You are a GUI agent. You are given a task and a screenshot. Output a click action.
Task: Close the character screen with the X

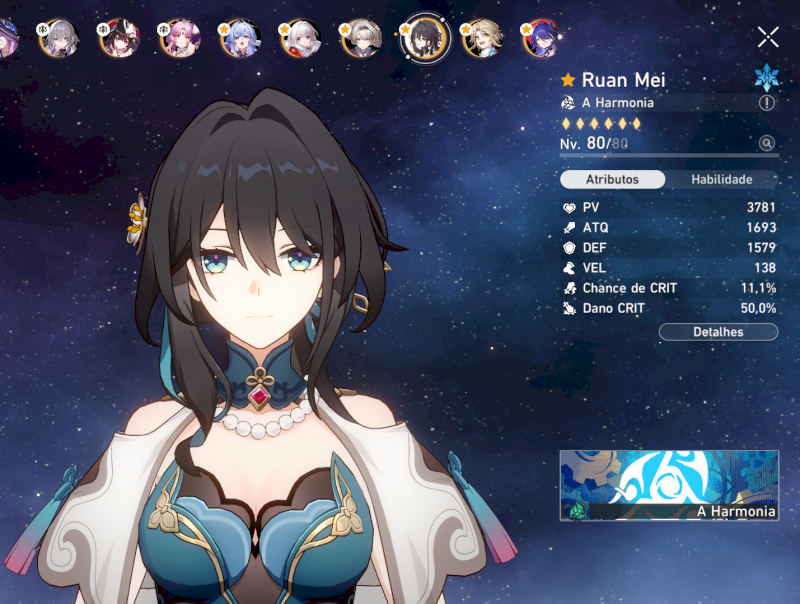(x=768, y=38)
